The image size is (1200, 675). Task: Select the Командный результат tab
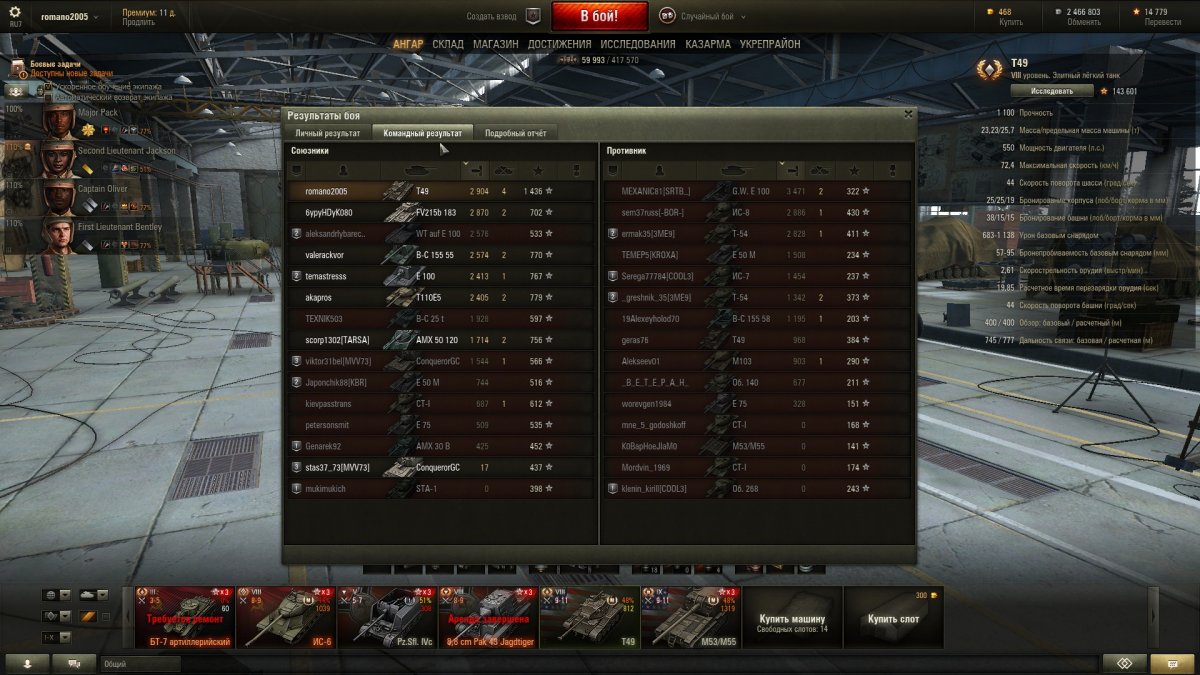(x=422, y=133)
